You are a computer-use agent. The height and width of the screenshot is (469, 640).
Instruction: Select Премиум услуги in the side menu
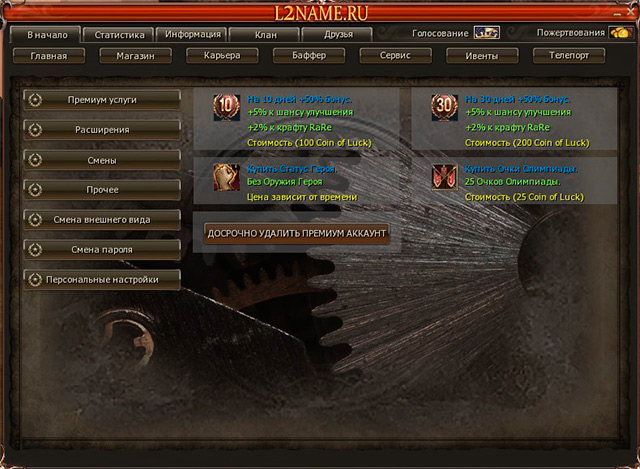tap(103, 100)
